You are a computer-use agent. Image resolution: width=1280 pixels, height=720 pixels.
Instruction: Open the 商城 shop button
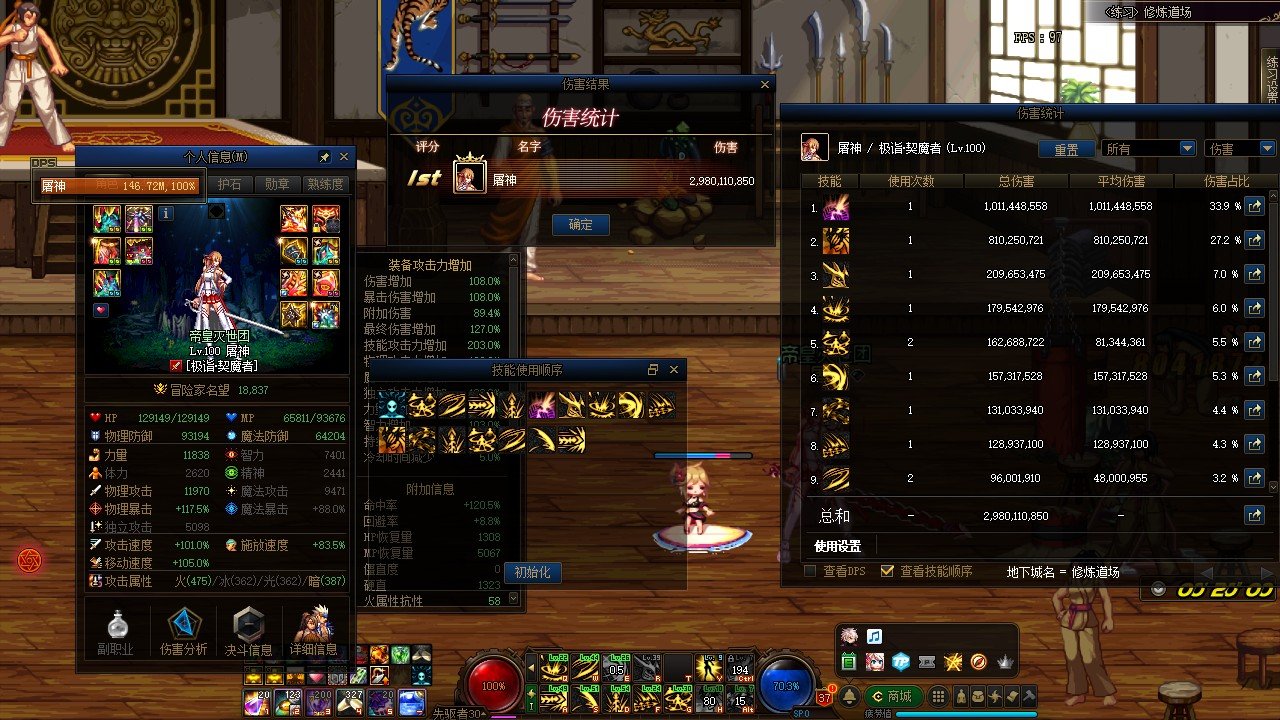pos(891,696)
